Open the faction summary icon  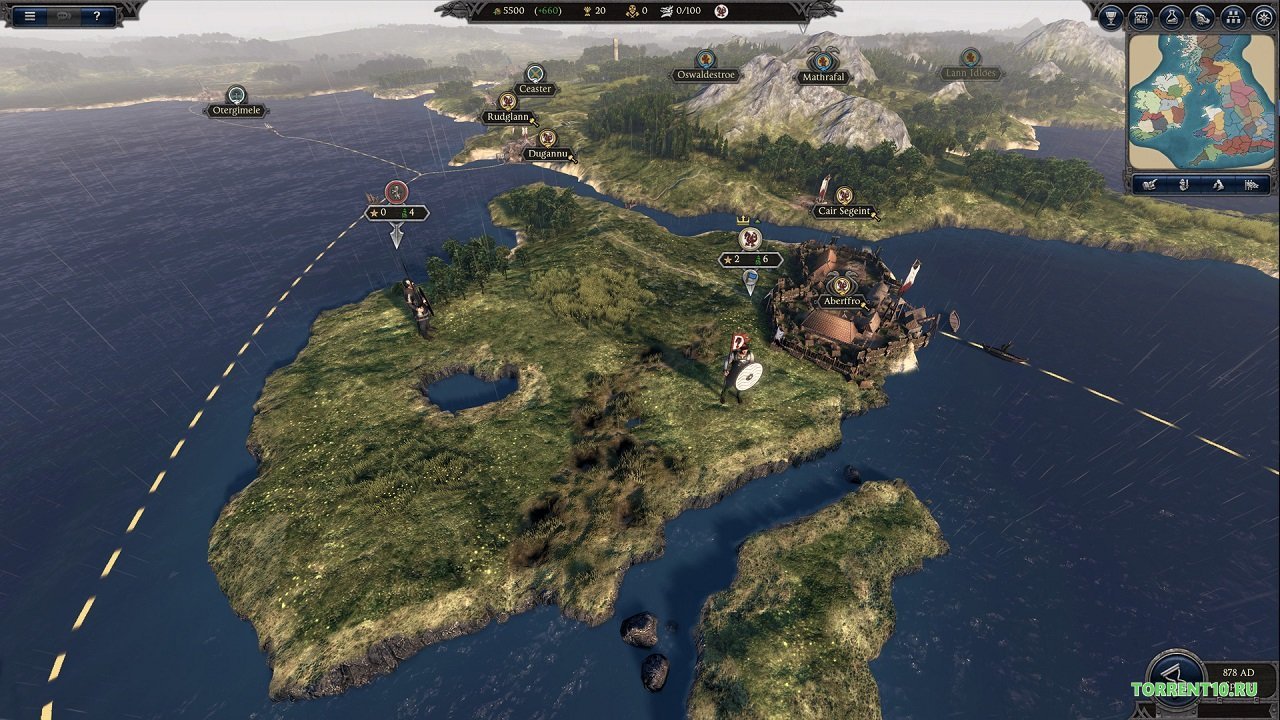coord(1235,15)
